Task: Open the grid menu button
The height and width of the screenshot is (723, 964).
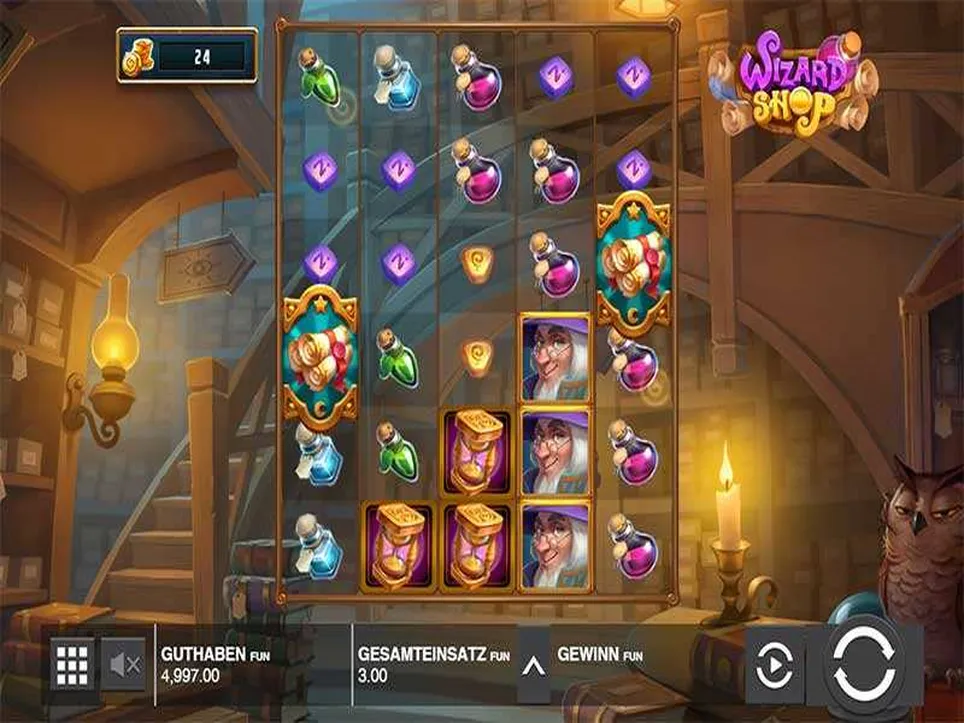Action: pos(72,663)
